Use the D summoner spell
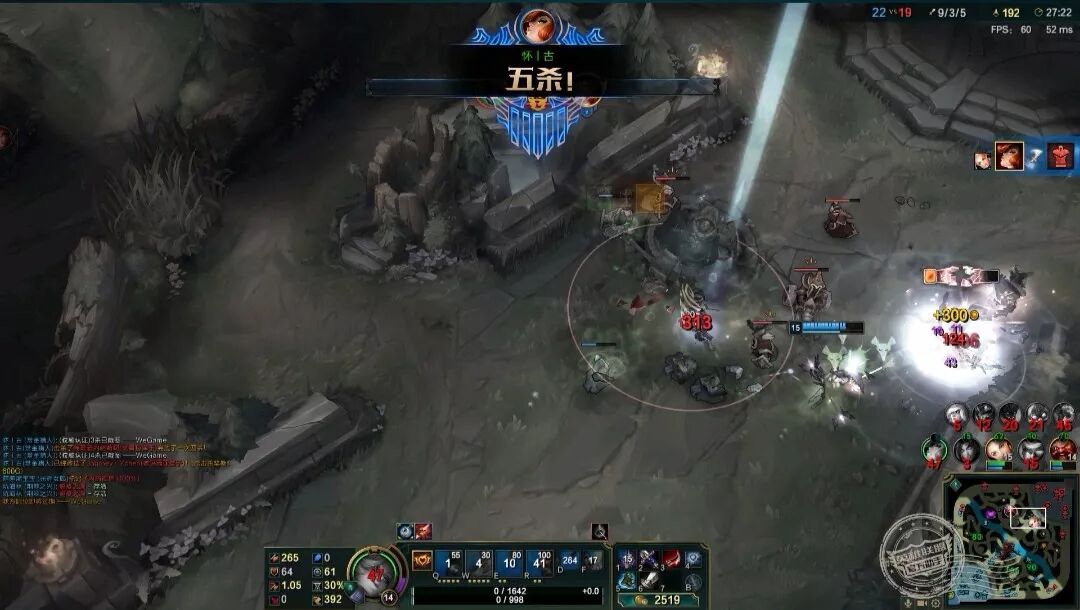This screenshot has height=610, width=1080. (570, 562)
